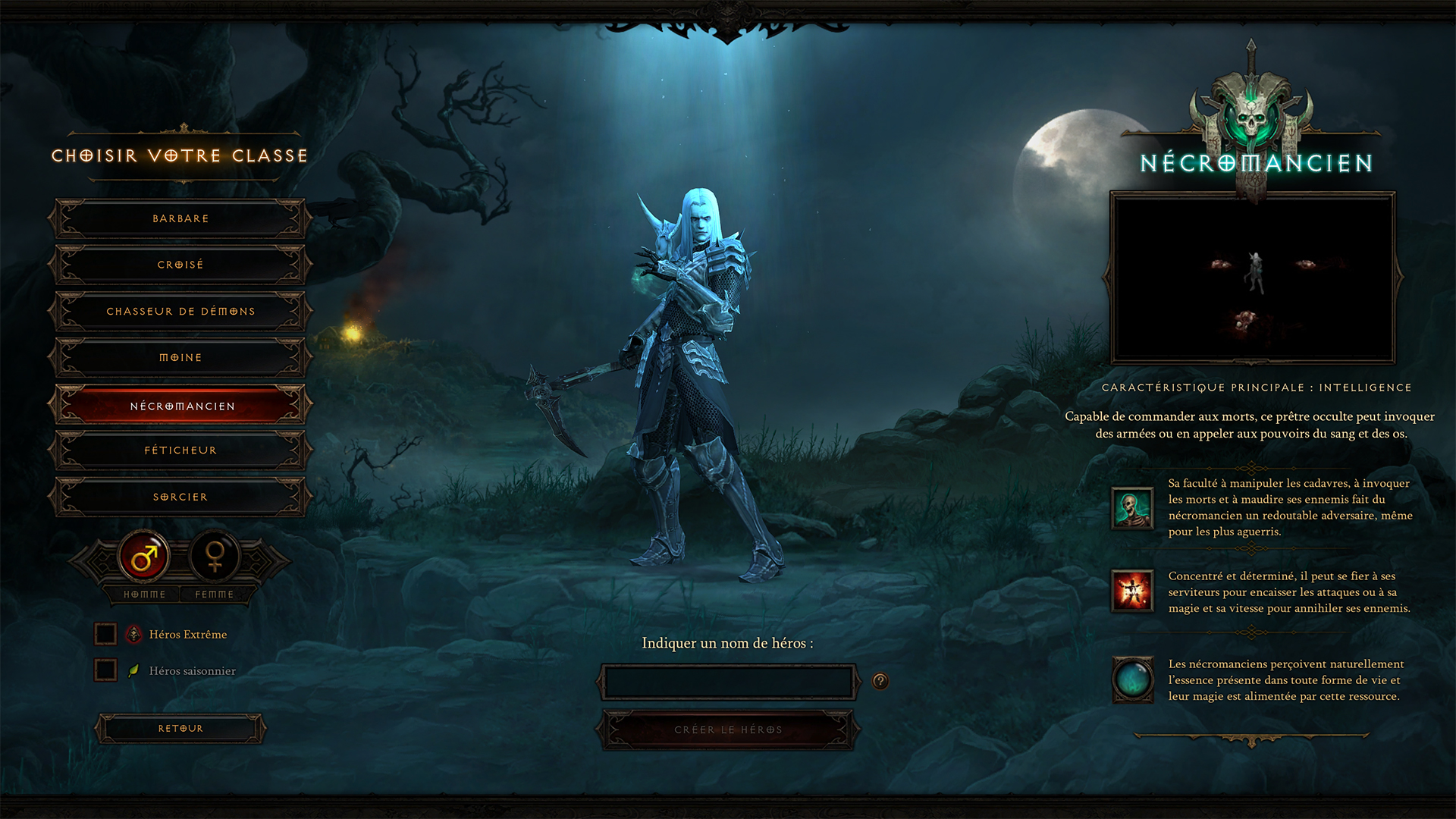Focus the hero name input field
Screen dimensions: 1456x819
[x=728, y=682]
